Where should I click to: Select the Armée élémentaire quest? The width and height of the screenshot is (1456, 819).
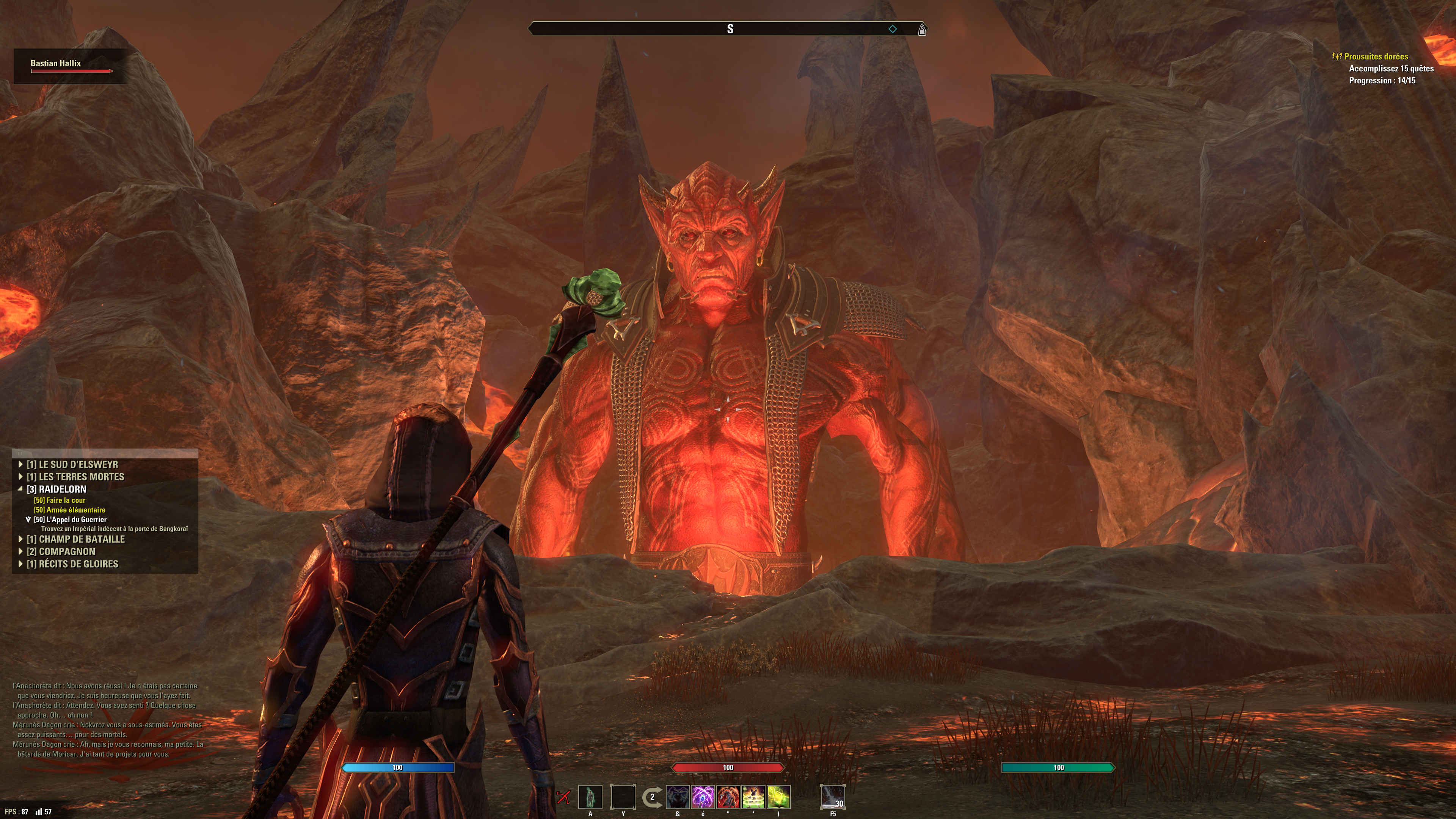click(x=69, y=510)
